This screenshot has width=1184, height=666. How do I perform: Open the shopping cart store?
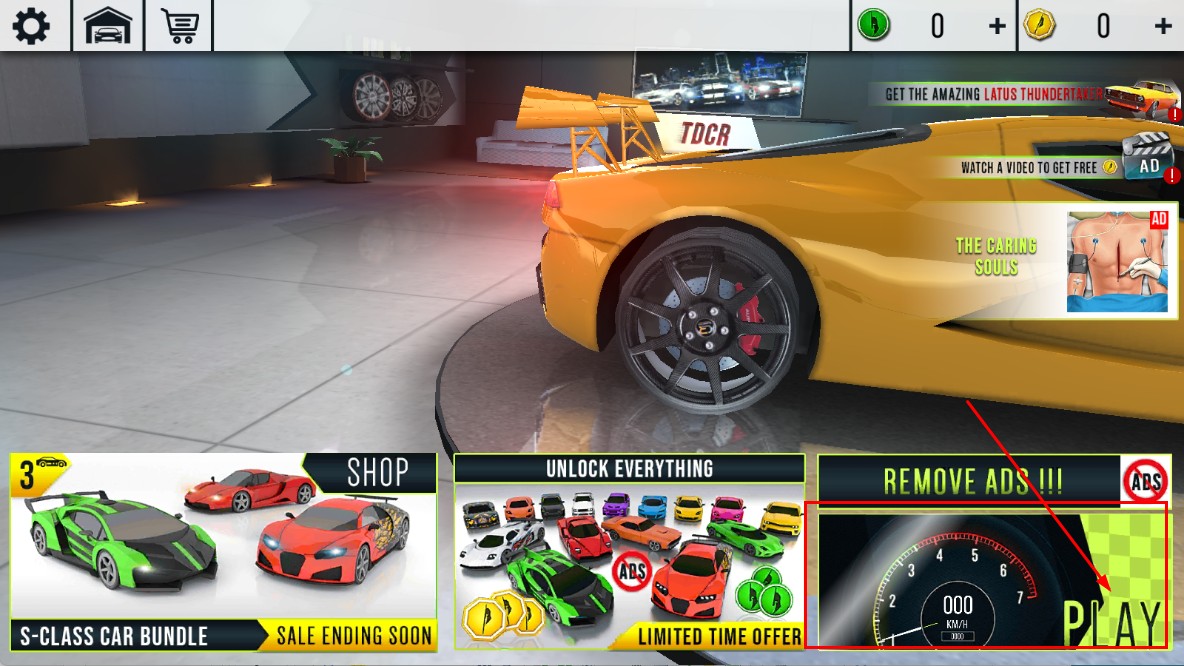tap(180, 25)
